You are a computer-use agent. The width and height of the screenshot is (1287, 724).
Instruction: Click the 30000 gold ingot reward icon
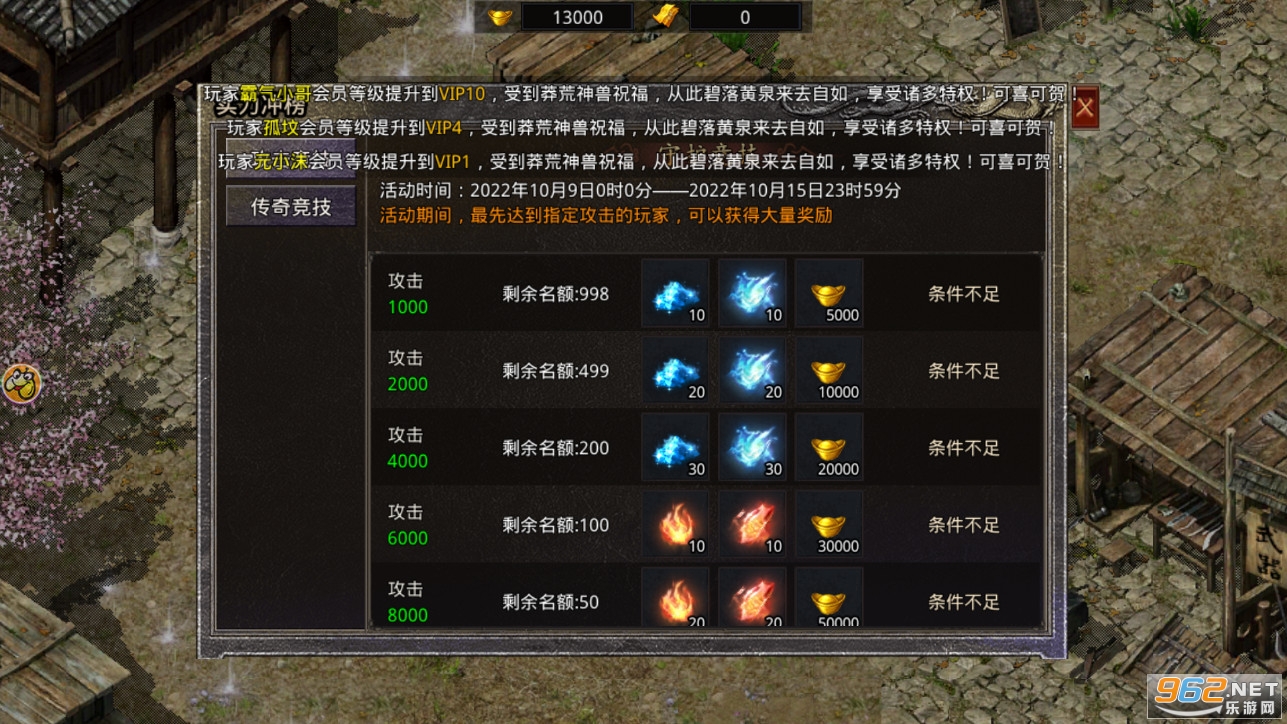pos(828,524)
